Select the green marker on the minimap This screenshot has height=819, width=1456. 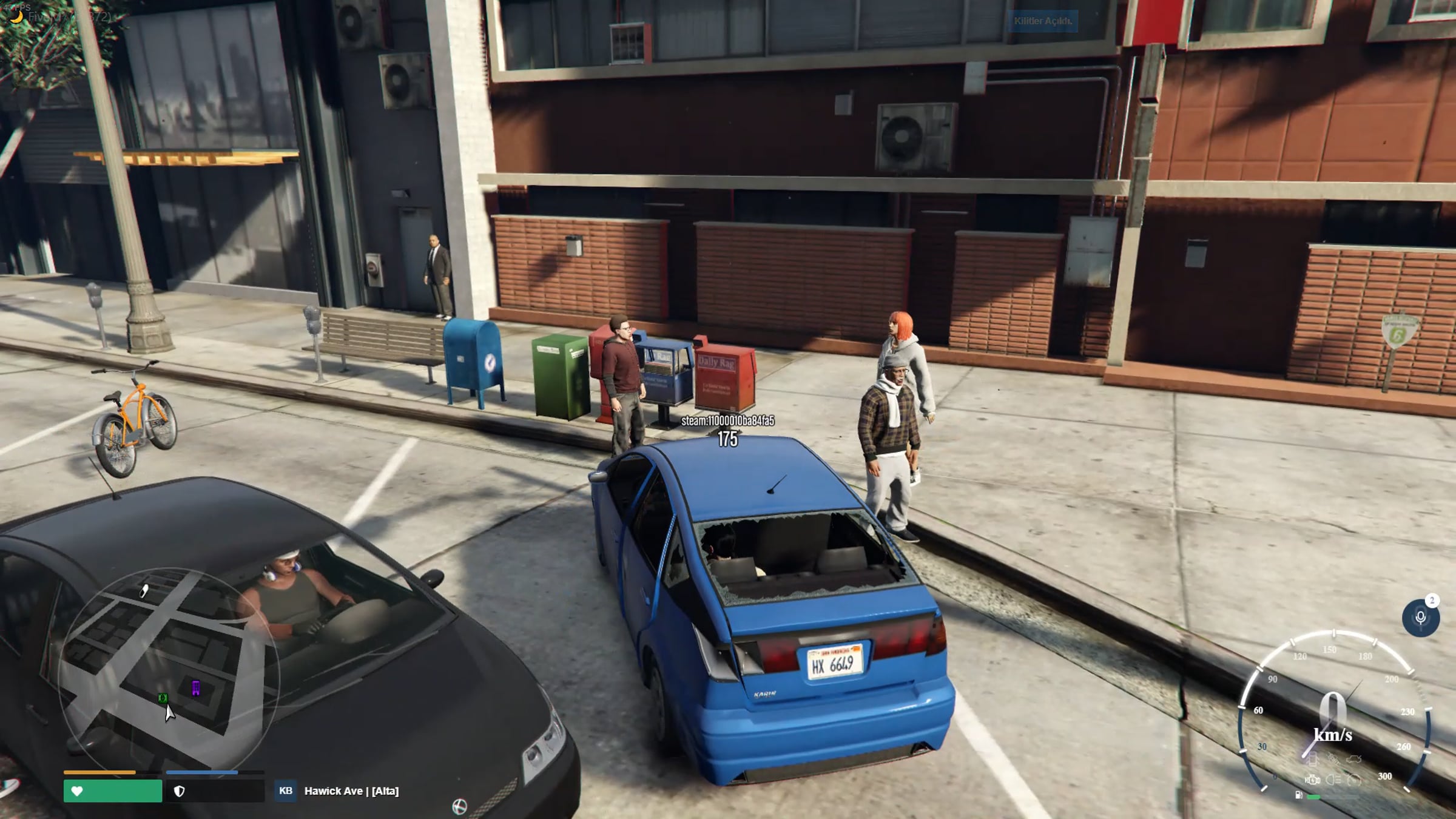coord(163,698)
